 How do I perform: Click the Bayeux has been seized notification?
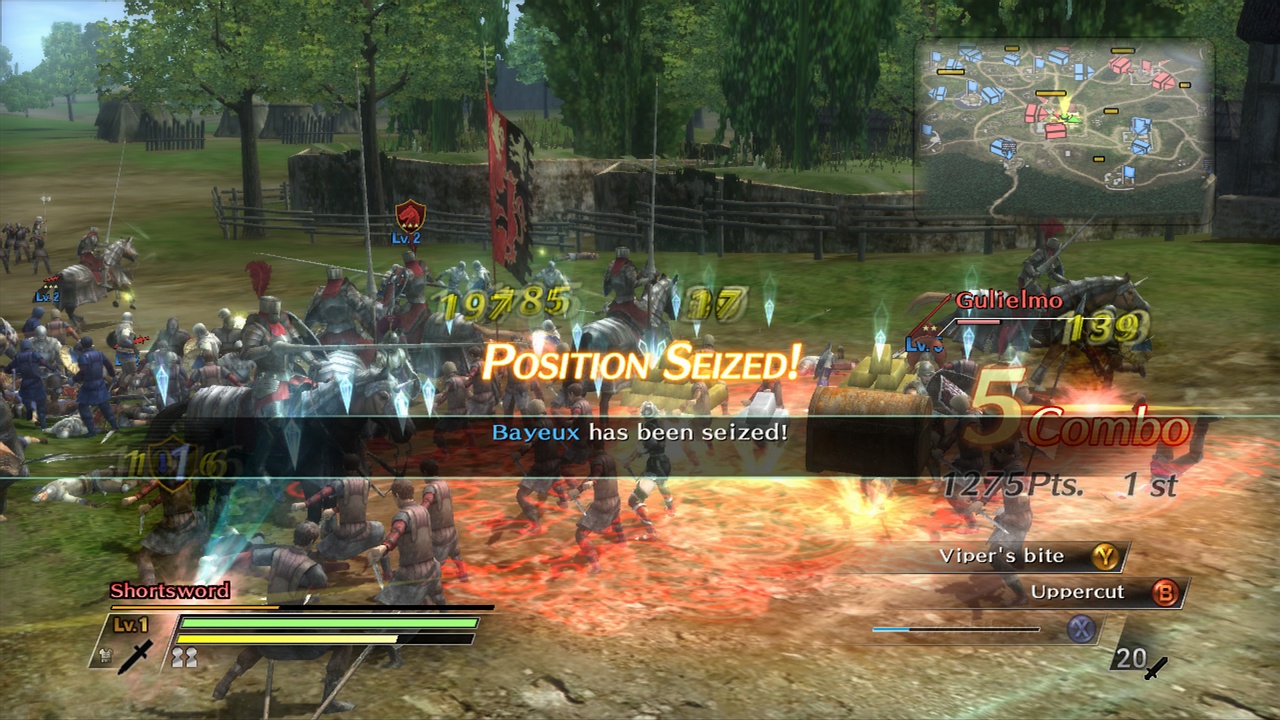tap(640, 432)
